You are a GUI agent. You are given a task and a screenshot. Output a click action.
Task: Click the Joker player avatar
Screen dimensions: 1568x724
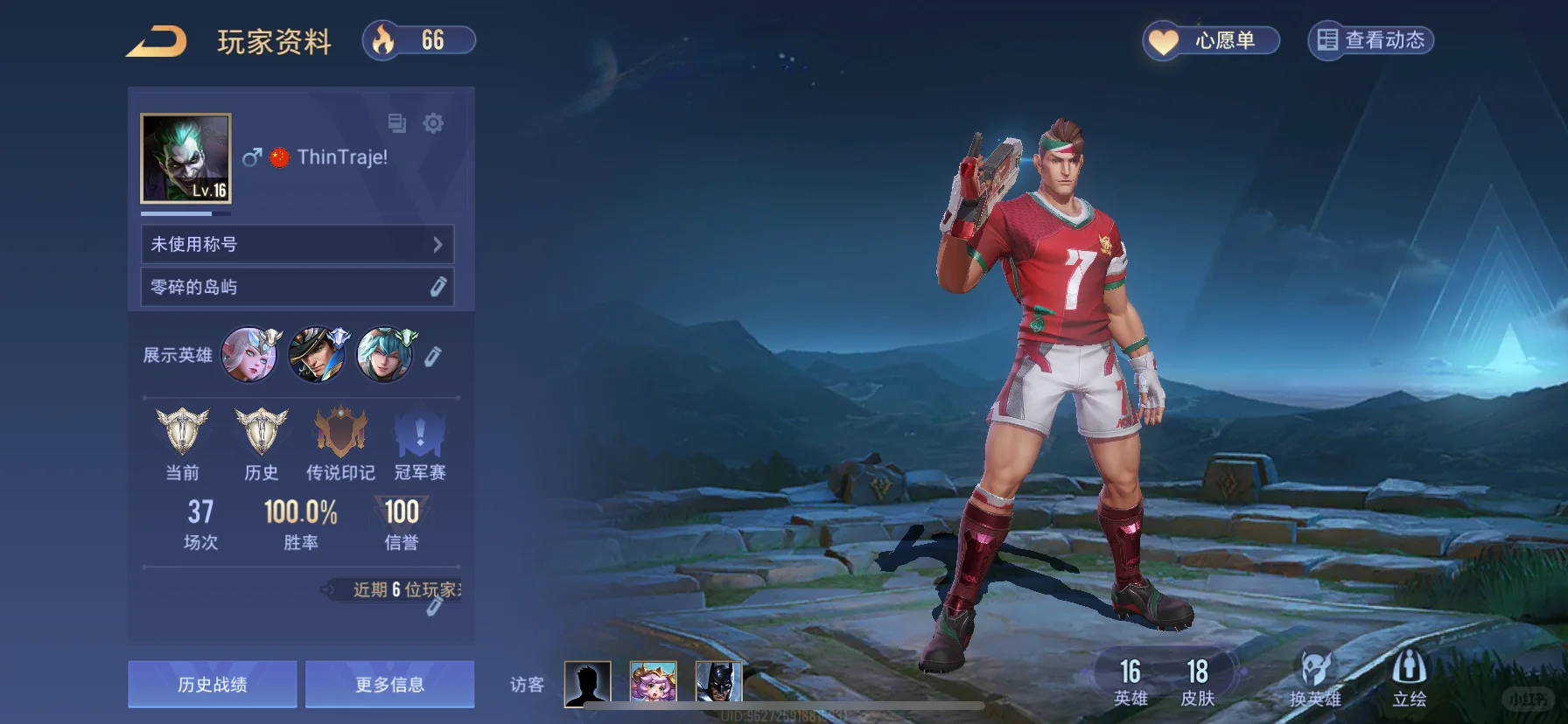(185, 158)
